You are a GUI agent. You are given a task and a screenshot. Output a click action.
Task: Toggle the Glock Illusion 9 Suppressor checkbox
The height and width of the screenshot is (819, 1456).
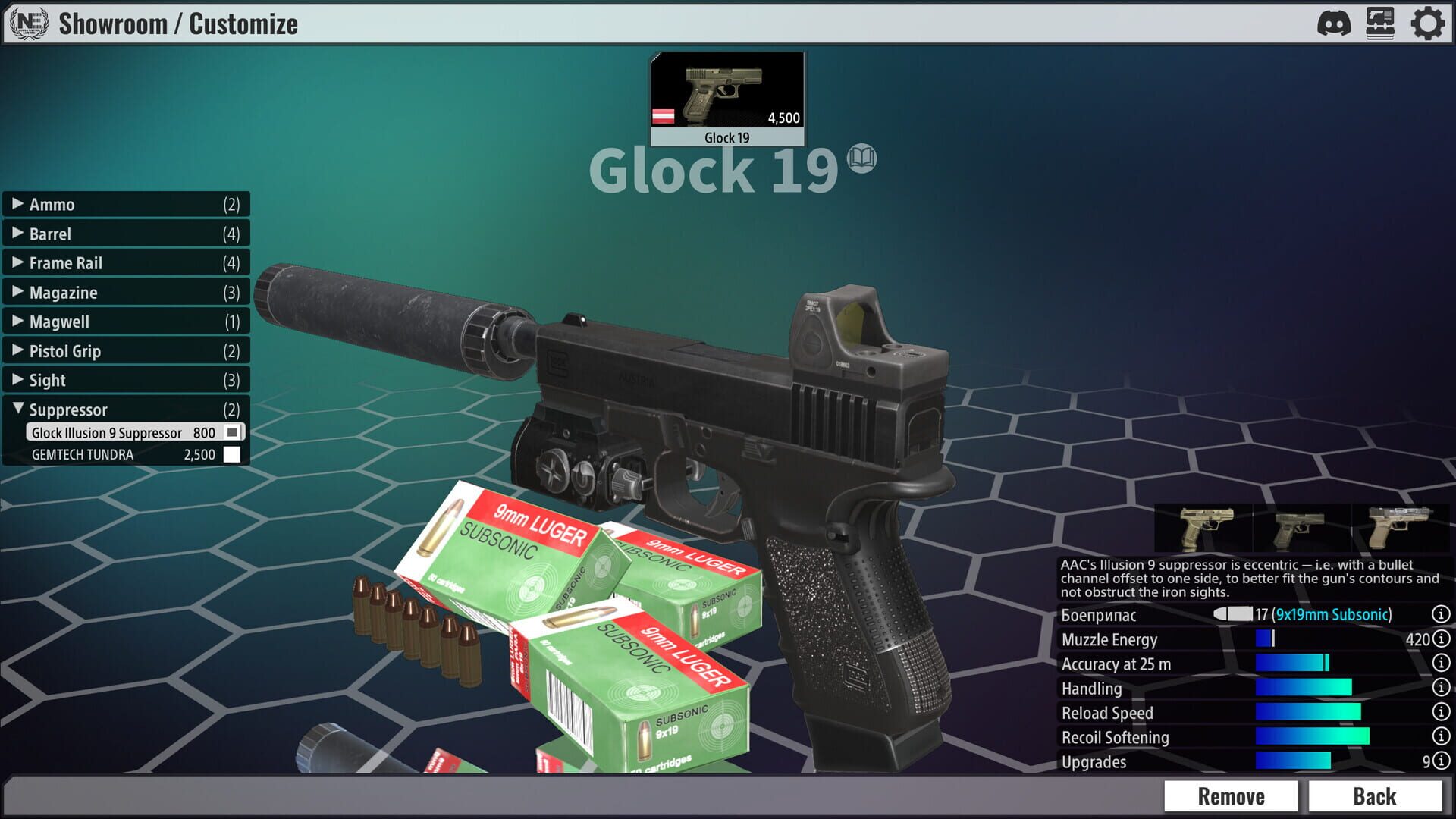230,432
